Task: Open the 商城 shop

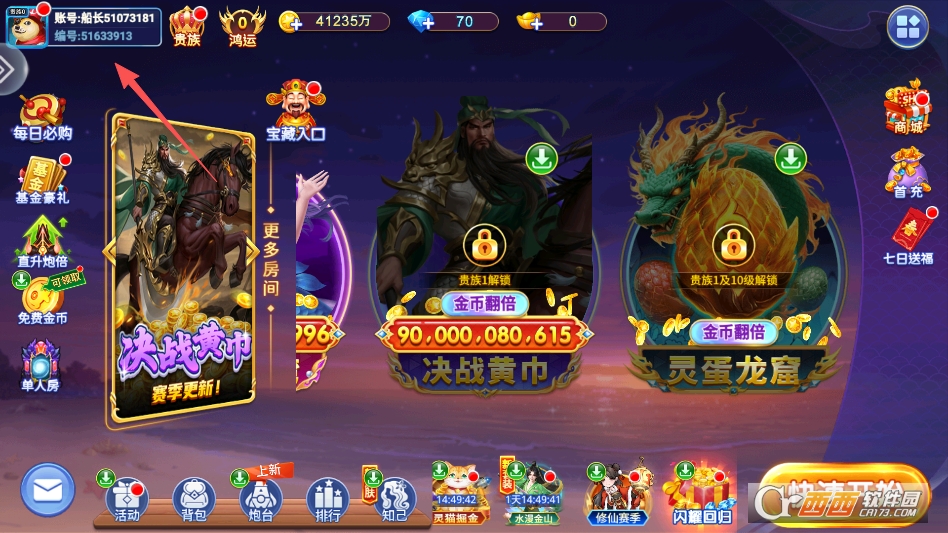Action: point(907,108)
